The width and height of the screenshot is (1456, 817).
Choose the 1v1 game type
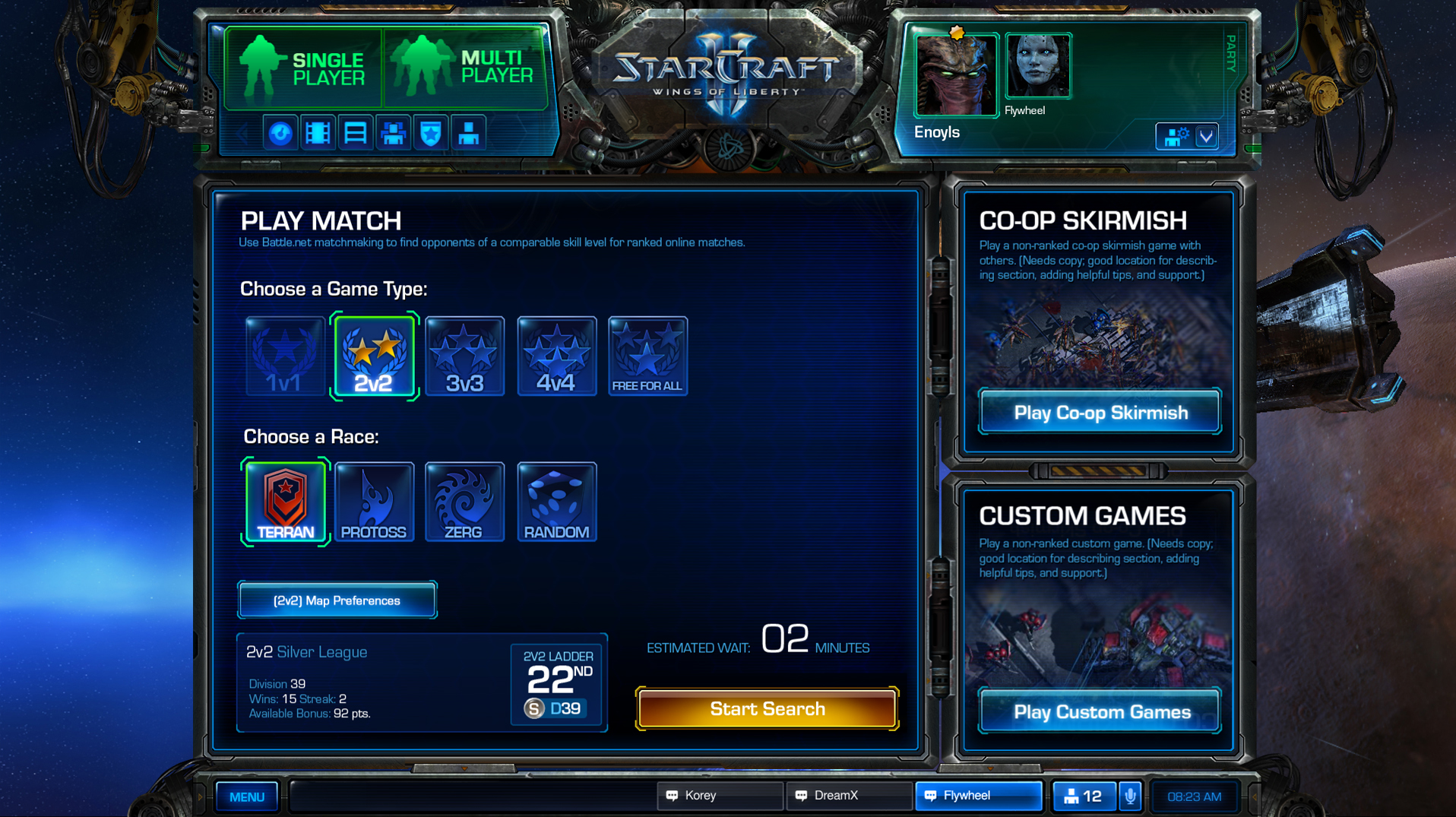click(285, 356)
